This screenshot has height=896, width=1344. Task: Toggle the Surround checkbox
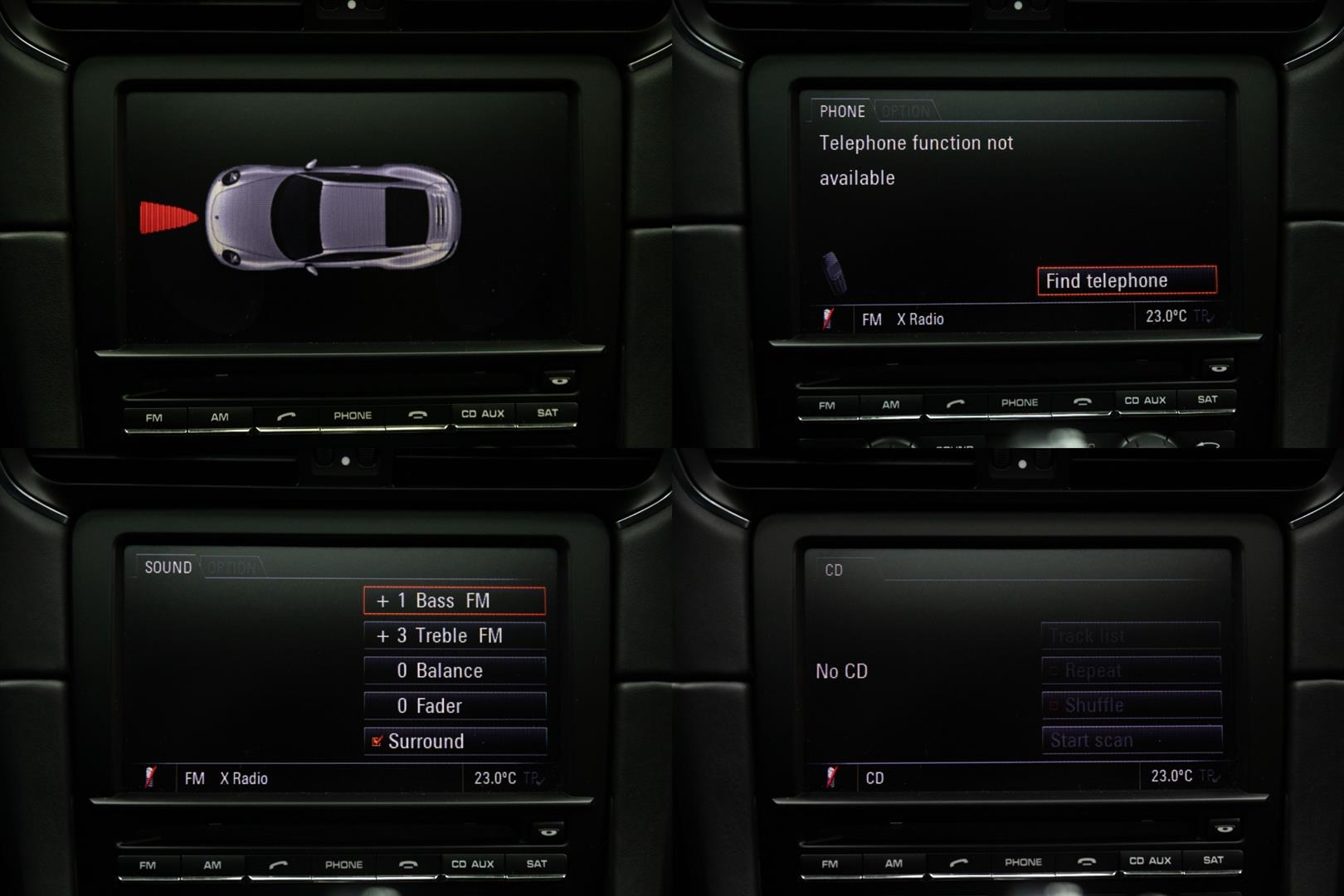coord(377,741)
